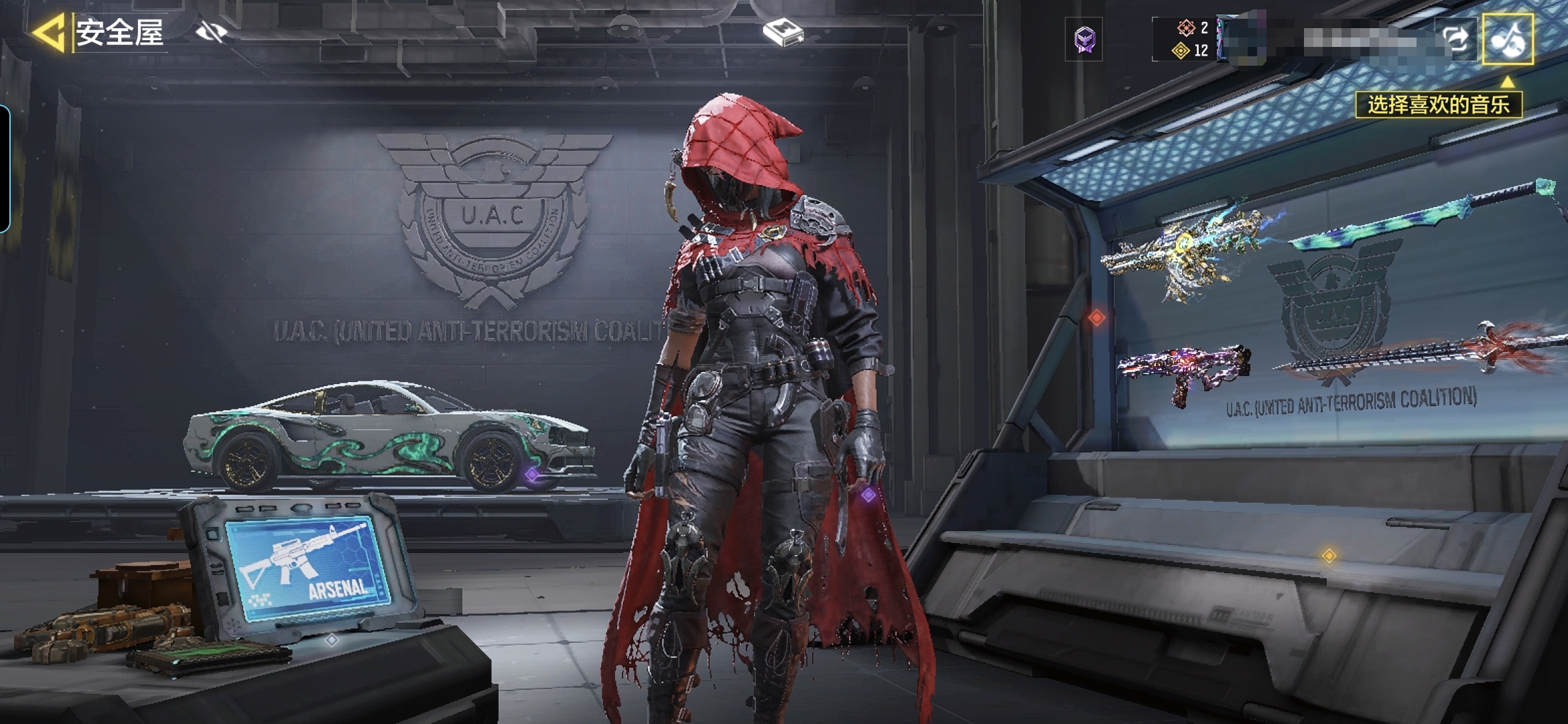Select the purple diamond marker beside the character
The width and height of the screenshot is (1568, 724).
tap(868, 495)
